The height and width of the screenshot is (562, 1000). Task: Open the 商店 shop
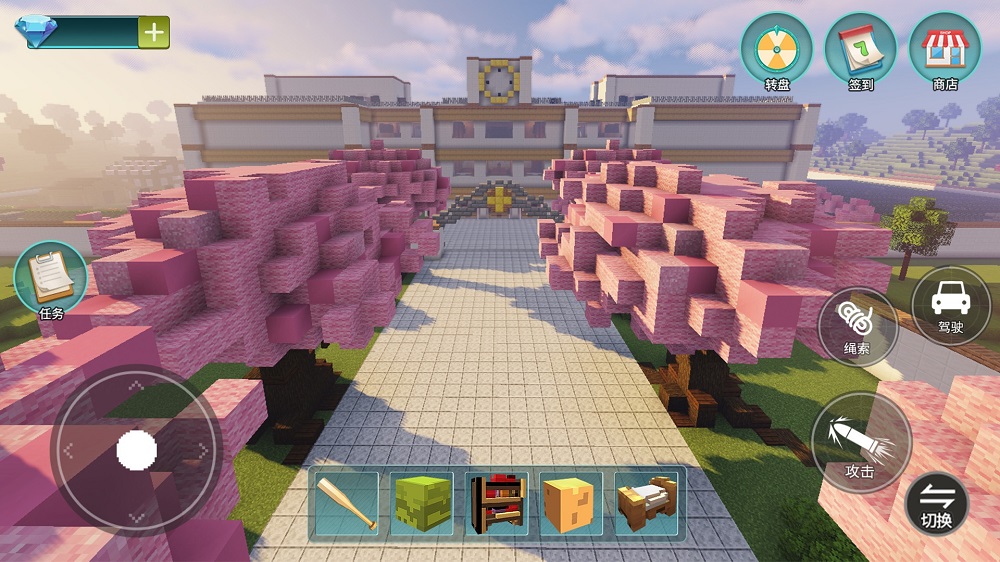944,53
